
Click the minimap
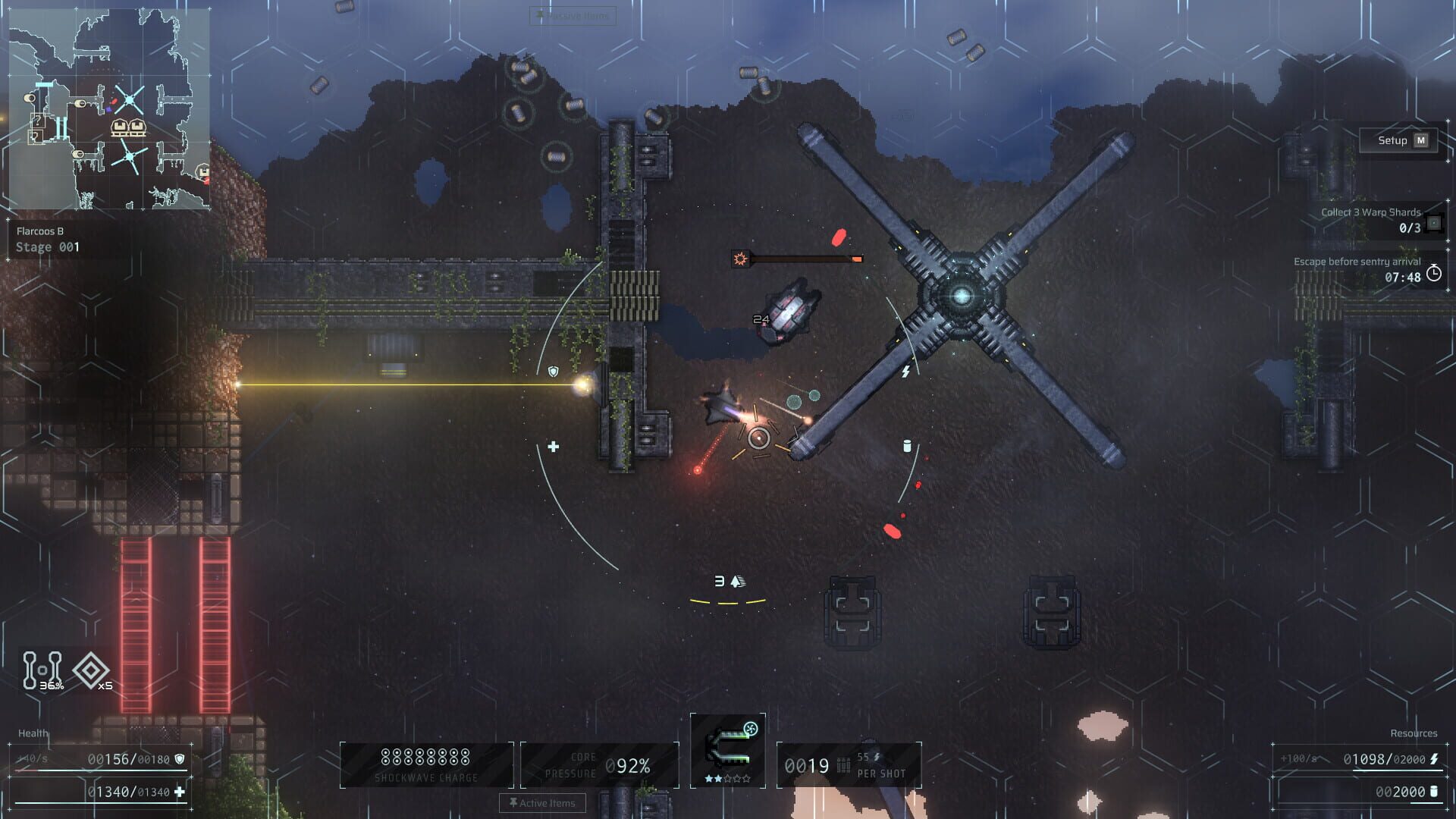pyautogui.click(x=109, y=109)
